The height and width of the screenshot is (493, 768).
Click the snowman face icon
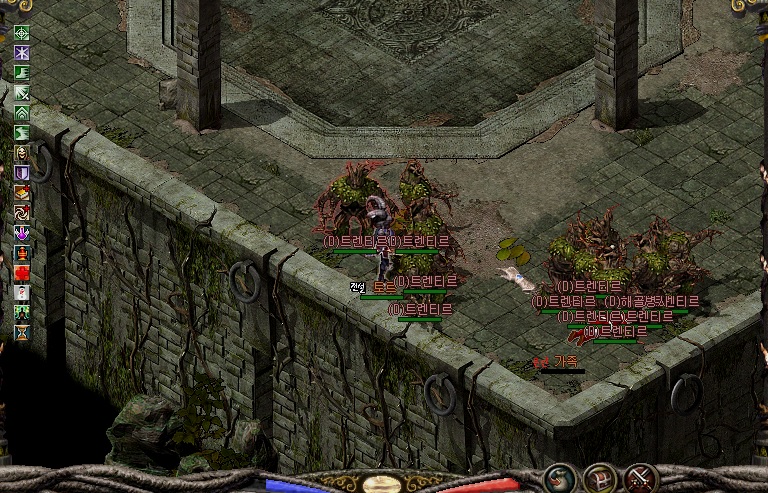pos(21,293)
